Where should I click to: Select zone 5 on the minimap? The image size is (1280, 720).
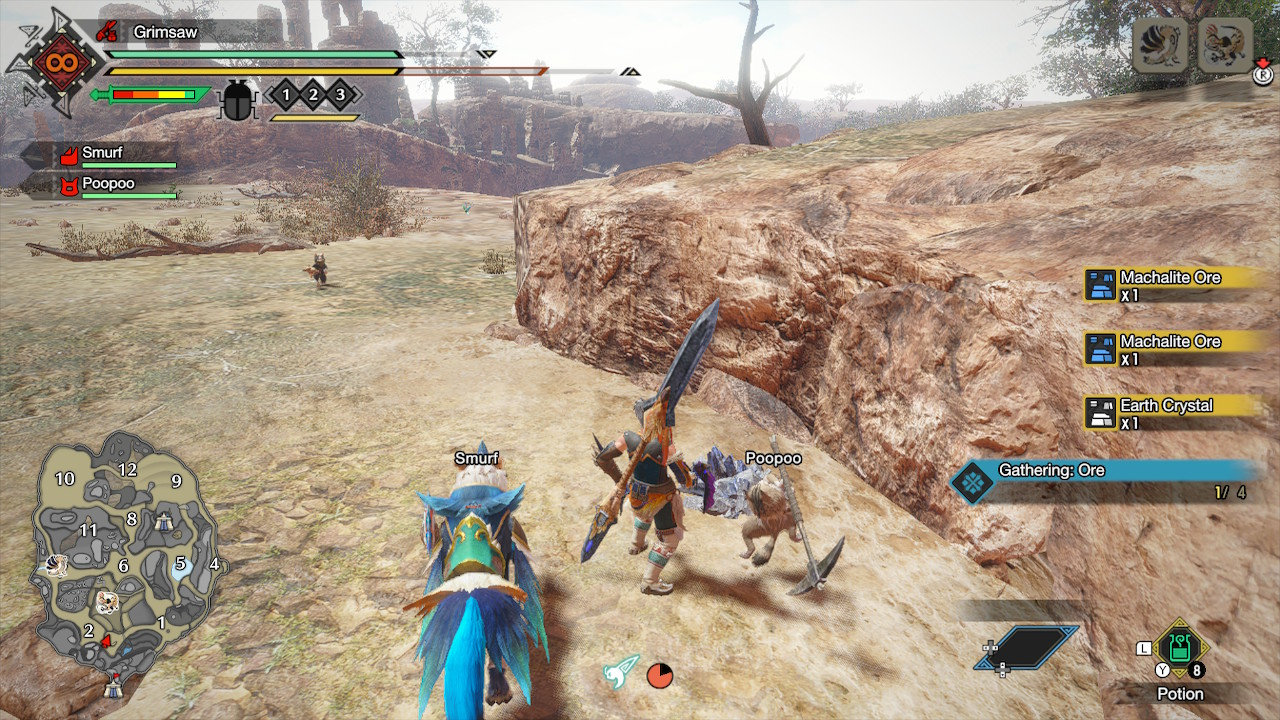point(180,564)
